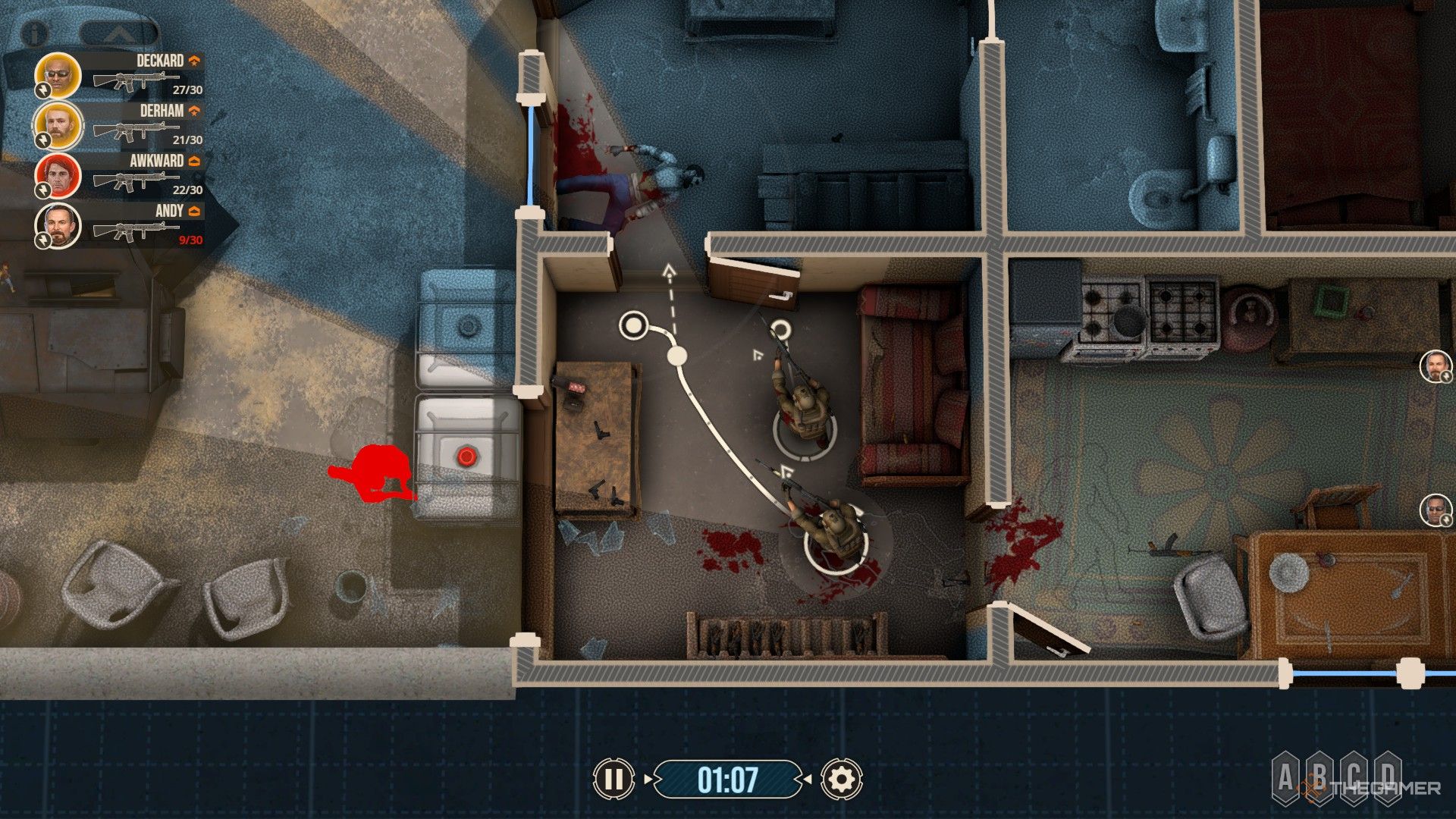The height and width of the screenshot is (819, 1456).
Task: Click Deckard's rifle weapon icon
Action: point(135,80)
